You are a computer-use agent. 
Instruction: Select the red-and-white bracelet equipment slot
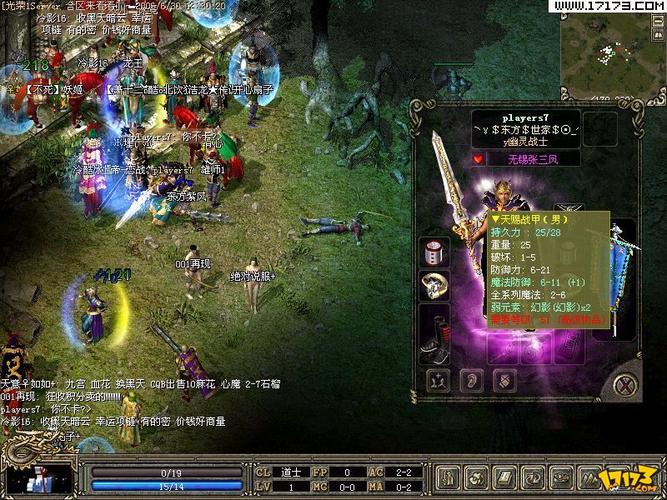[x=436, y=251]
